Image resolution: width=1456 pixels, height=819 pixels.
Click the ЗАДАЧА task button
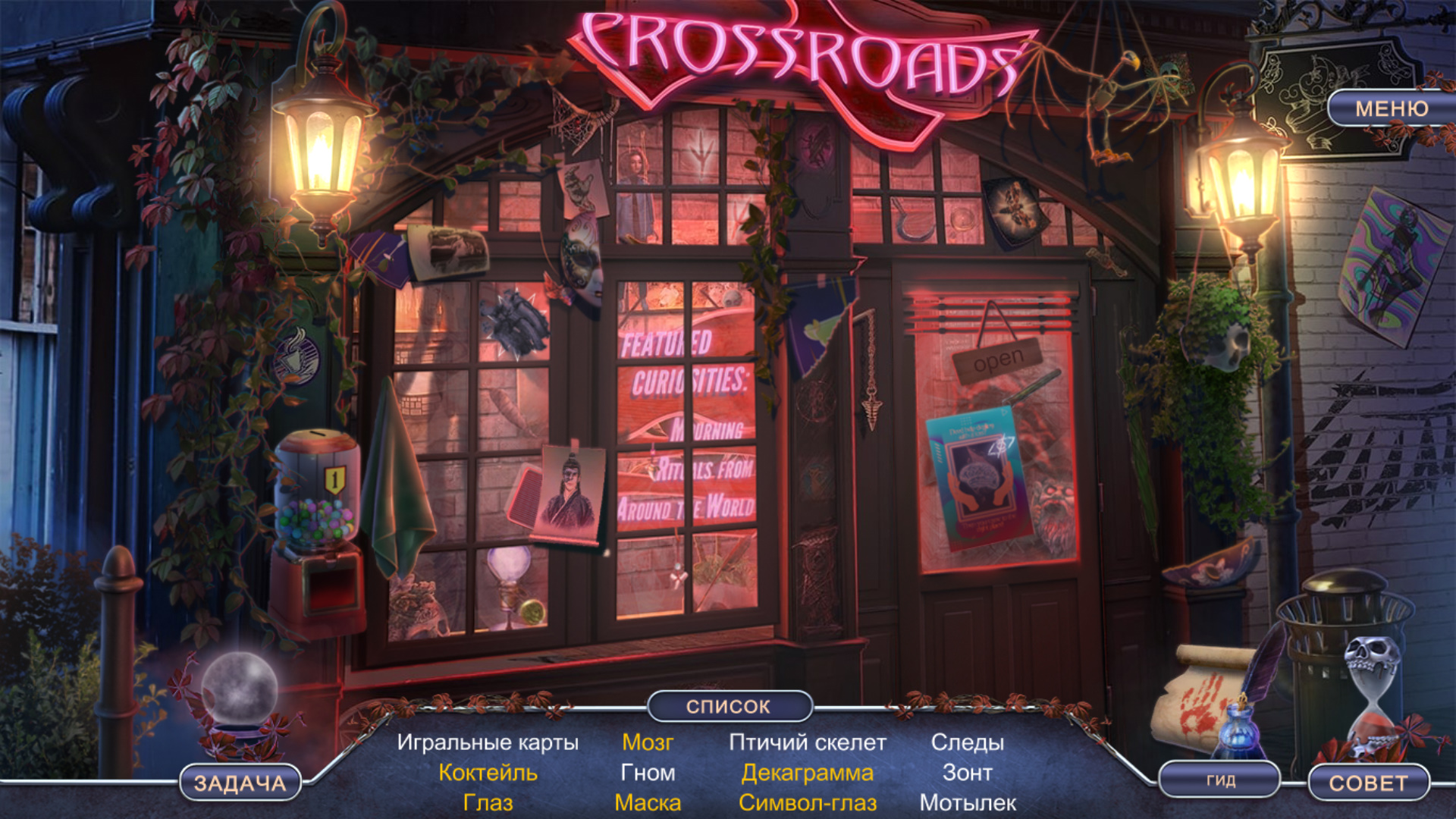[x=240, y=783]
